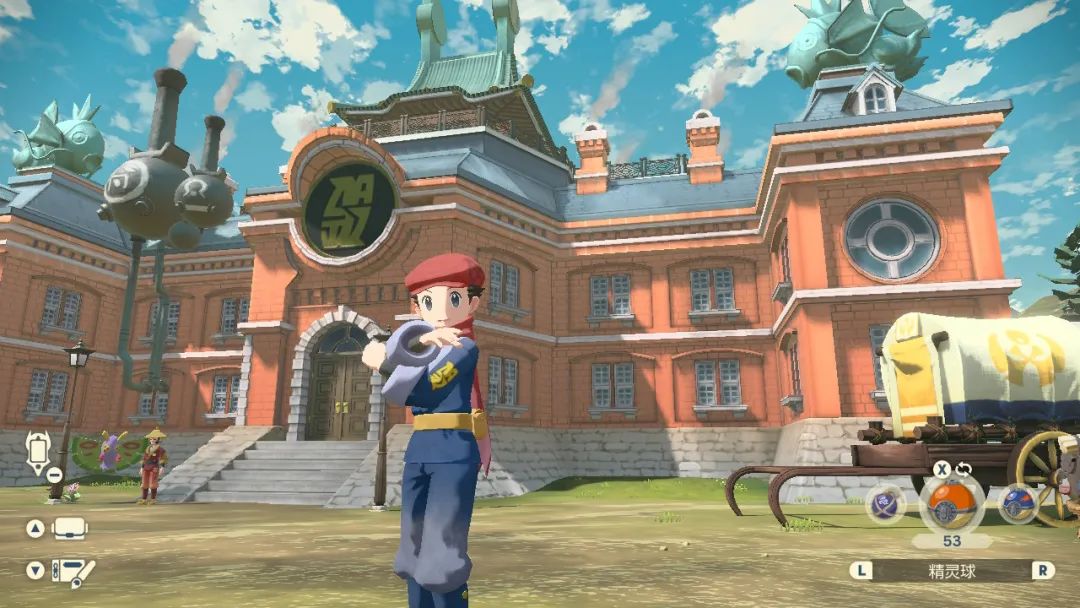Click the 精灵球 item name bar

pyautogui.click(x=952, y=571)
